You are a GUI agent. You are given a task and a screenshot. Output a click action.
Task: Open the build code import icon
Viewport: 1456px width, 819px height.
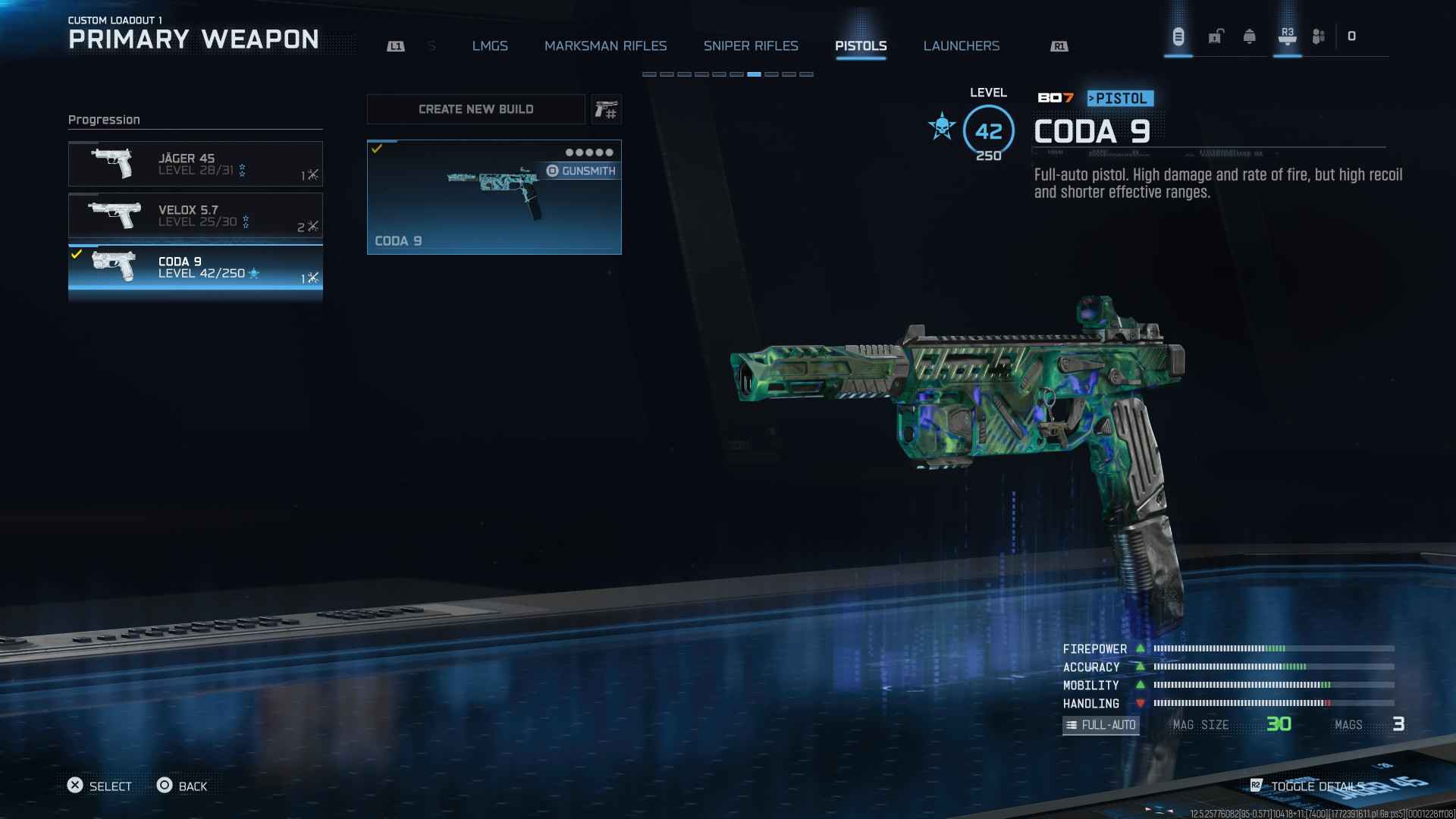click(606, 110)
